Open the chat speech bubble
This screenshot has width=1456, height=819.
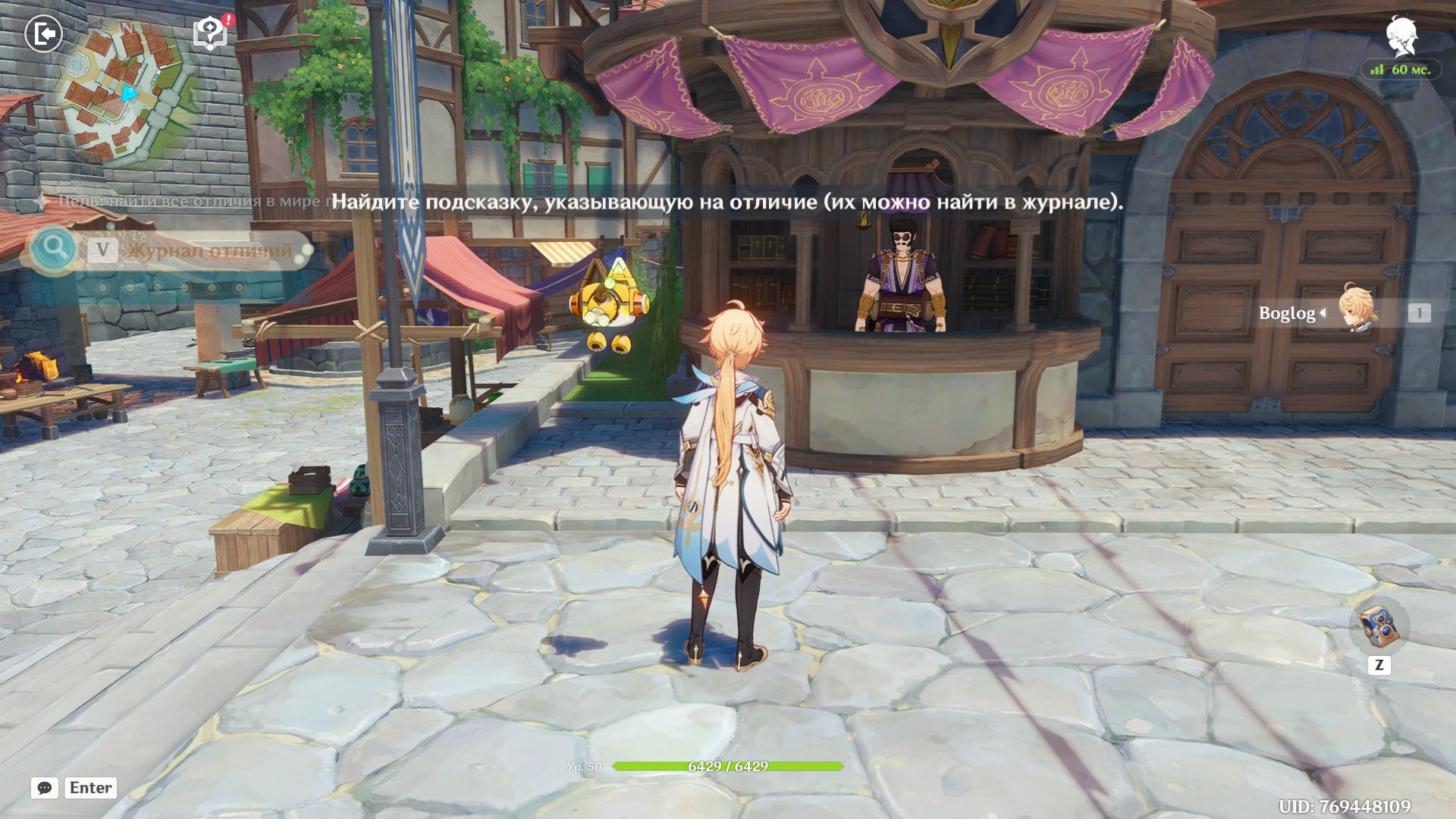[45, 788]
